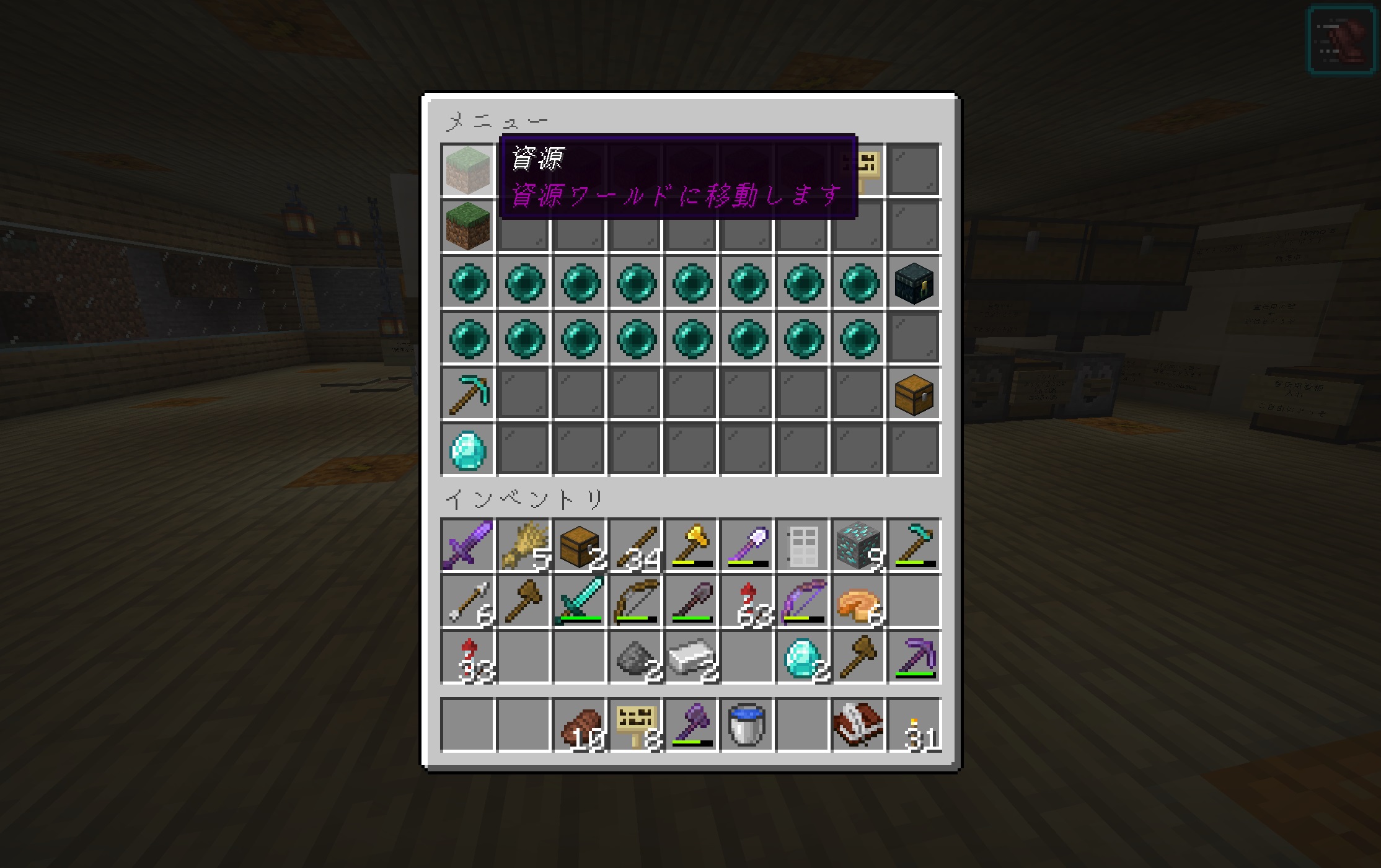Pick up the purple enchanted sword
The width and height of the screenshot is (1381, 868).
[468, 545]
